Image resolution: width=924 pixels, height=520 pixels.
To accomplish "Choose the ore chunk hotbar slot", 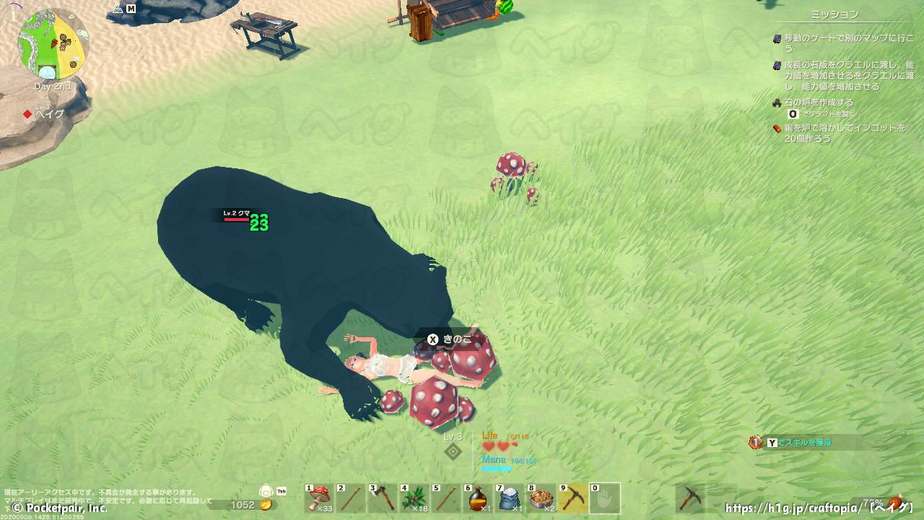I will pos(541,498).
